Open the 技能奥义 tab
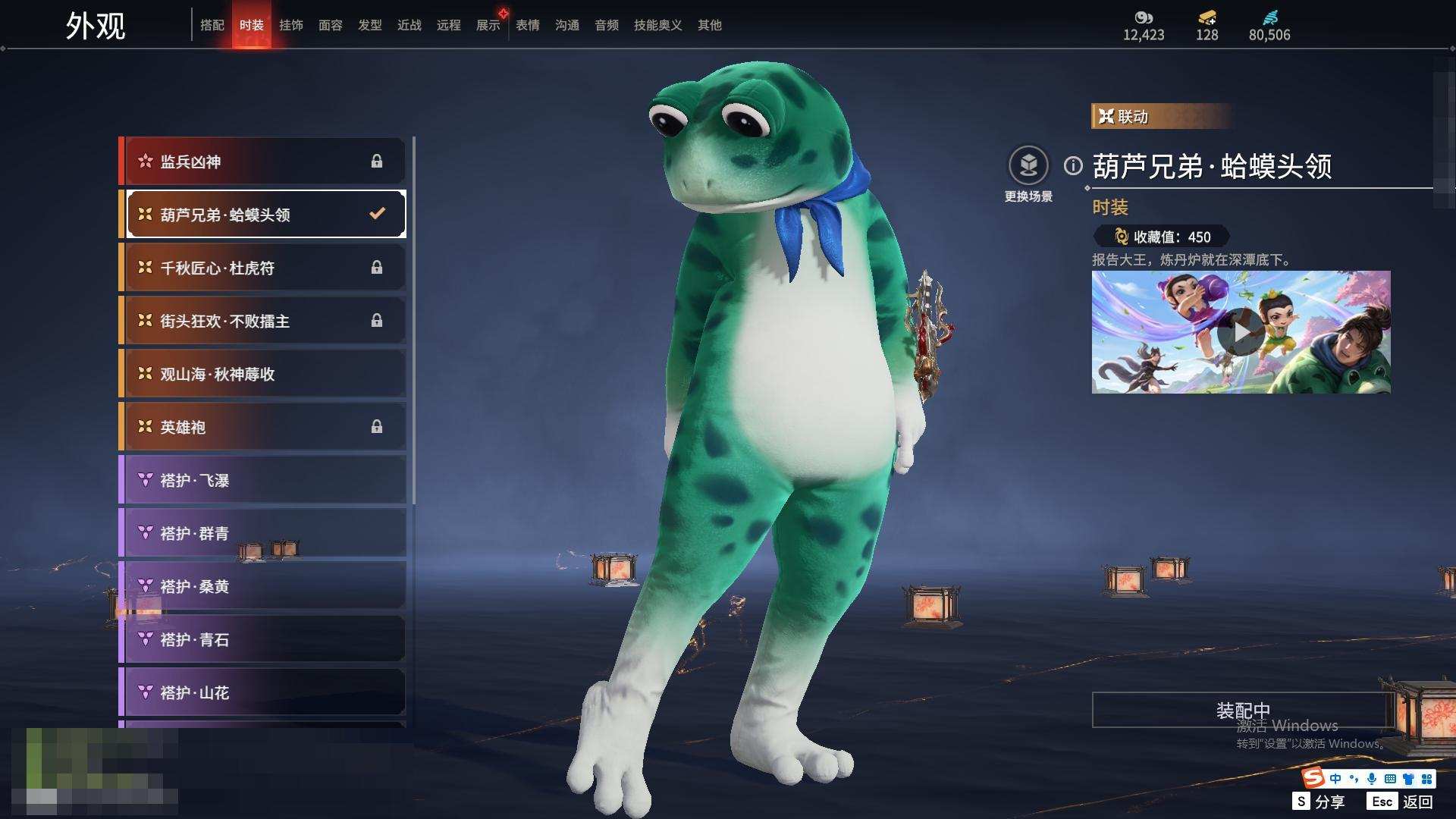1456x819 pixels. tap(657, 25)
